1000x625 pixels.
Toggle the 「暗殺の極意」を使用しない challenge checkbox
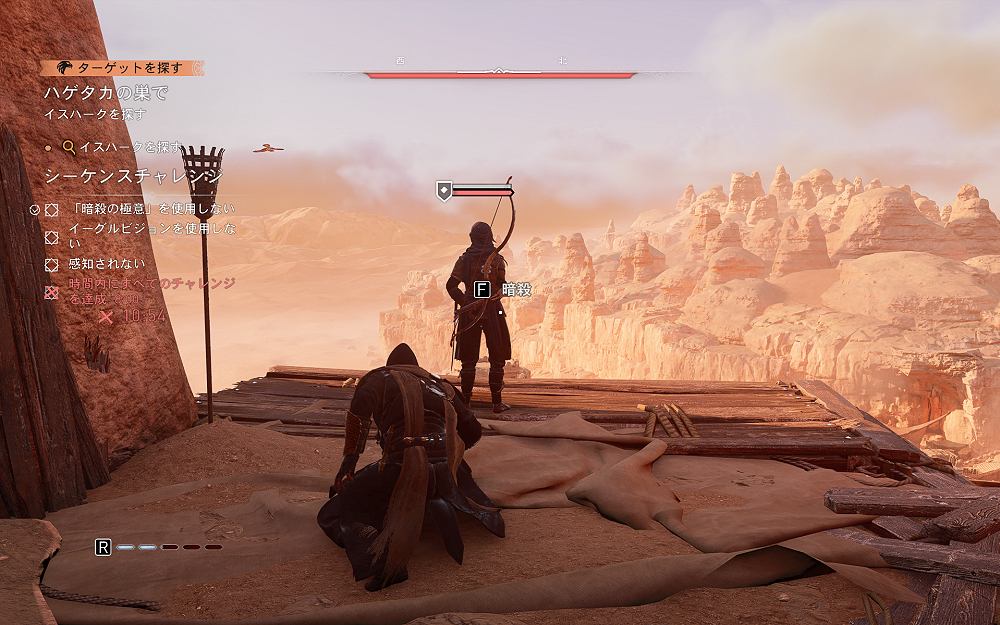52,209
